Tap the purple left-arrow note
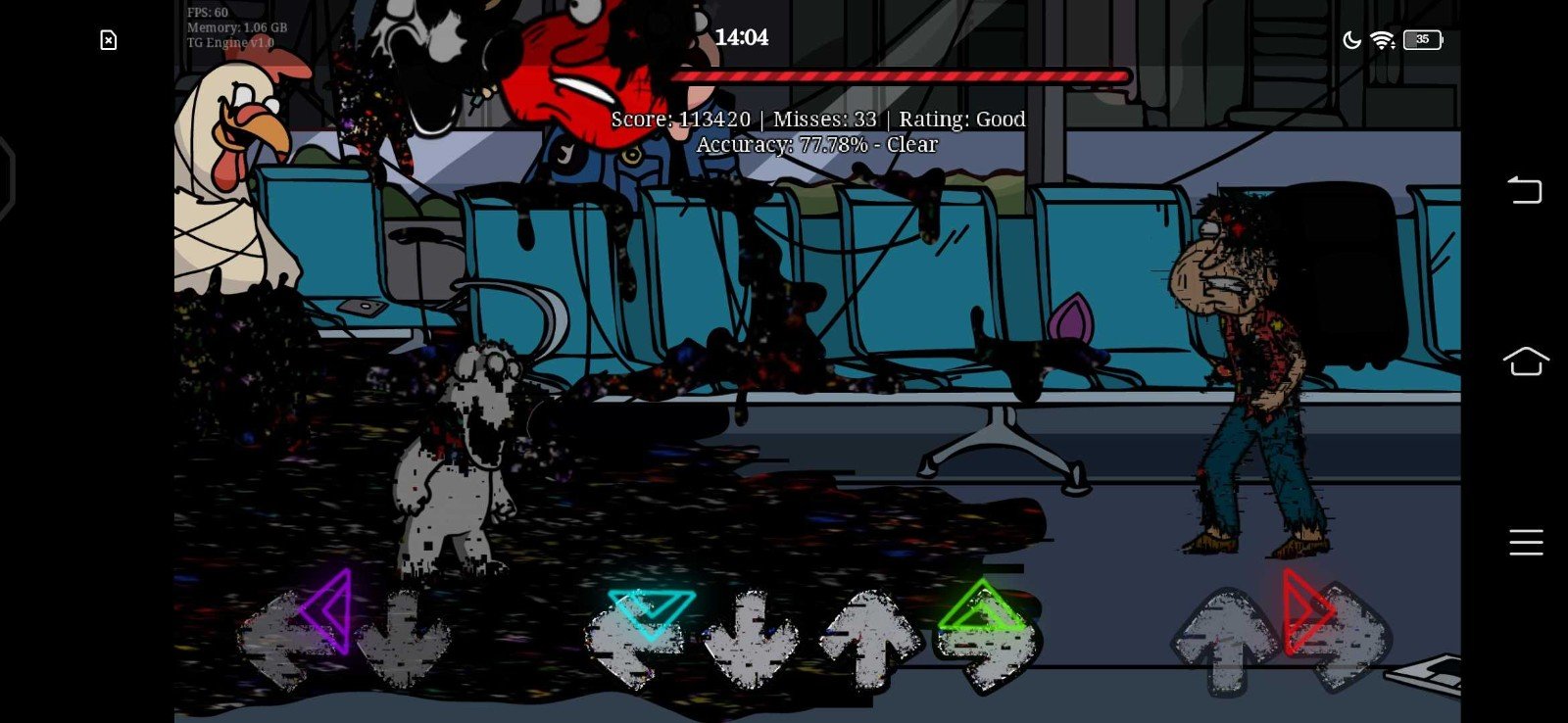The image size is (1568, 723). pyautogui.click(x=327, y=610)
